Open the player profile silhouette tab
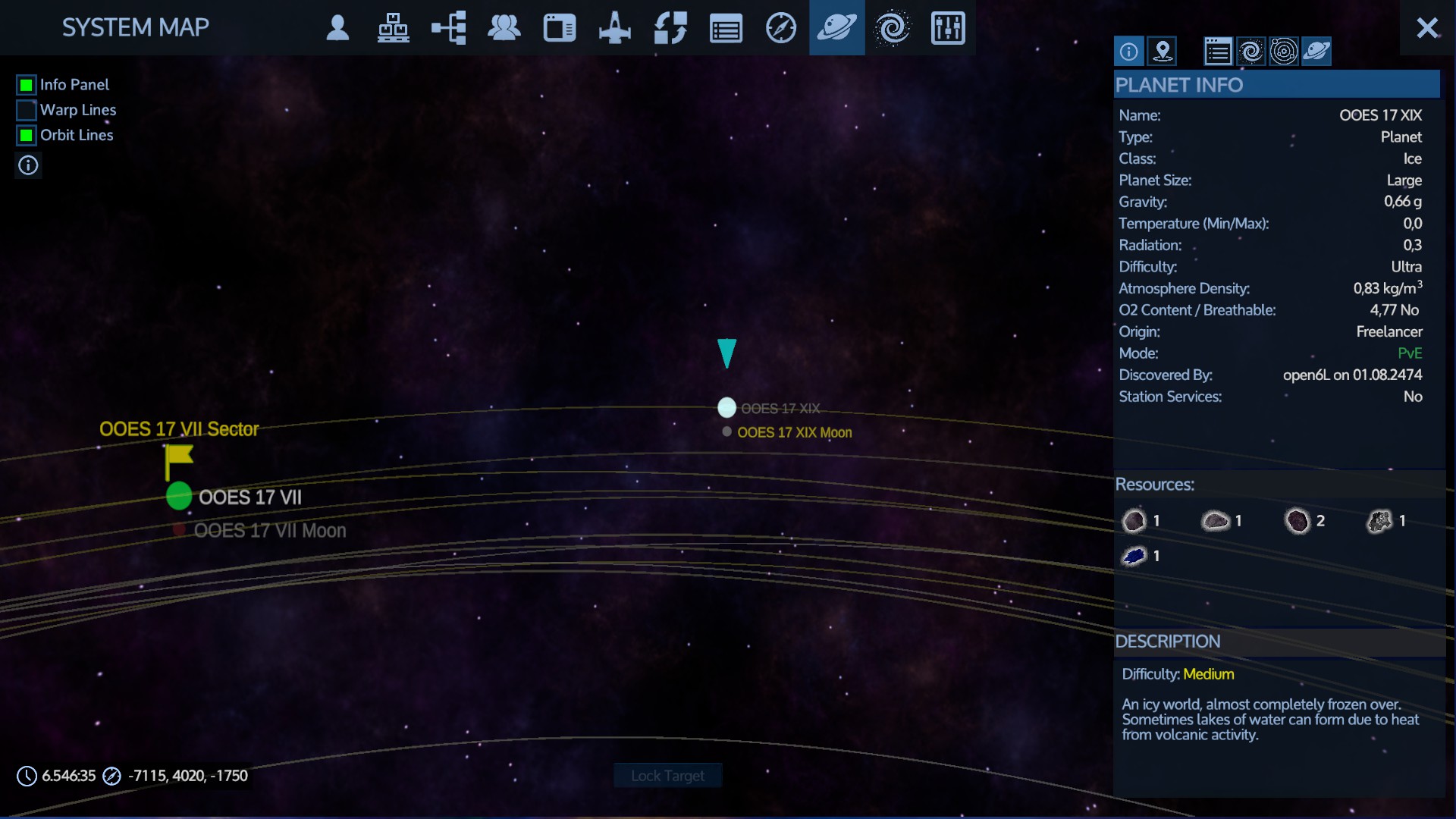 coord(337,28)
